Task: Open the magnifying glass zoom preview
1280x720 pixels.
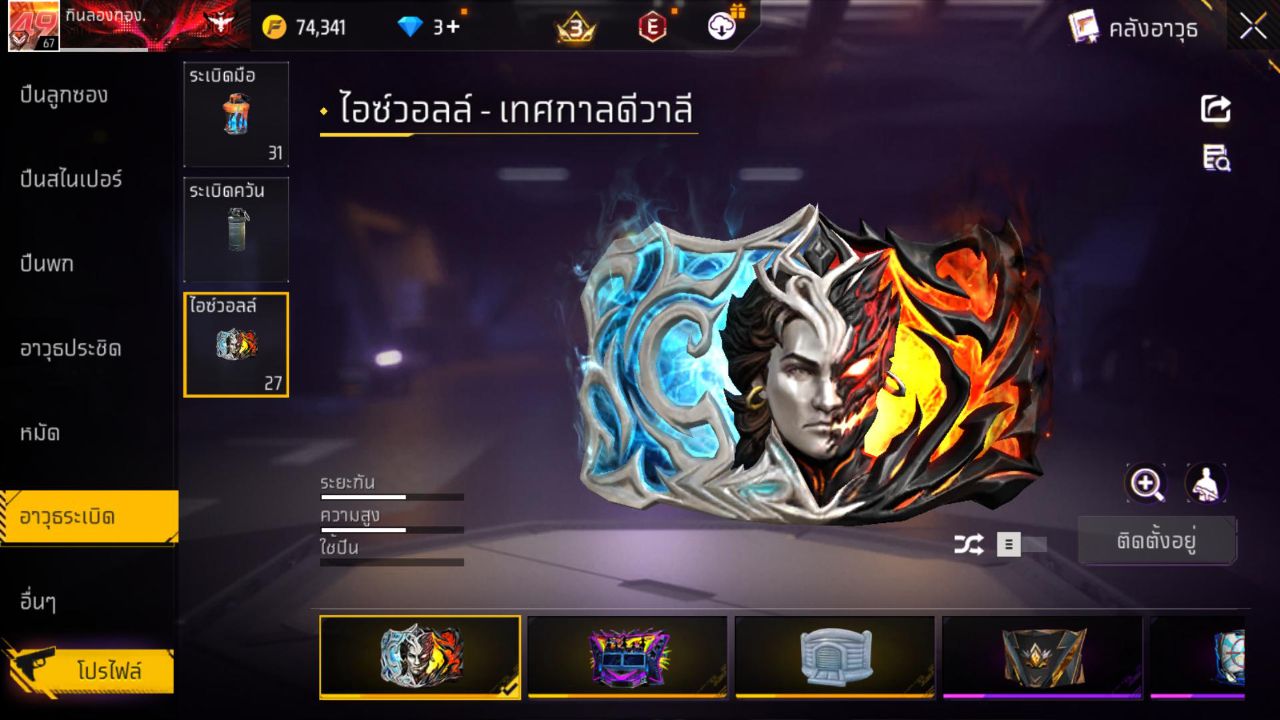Action: [1146, 484]
